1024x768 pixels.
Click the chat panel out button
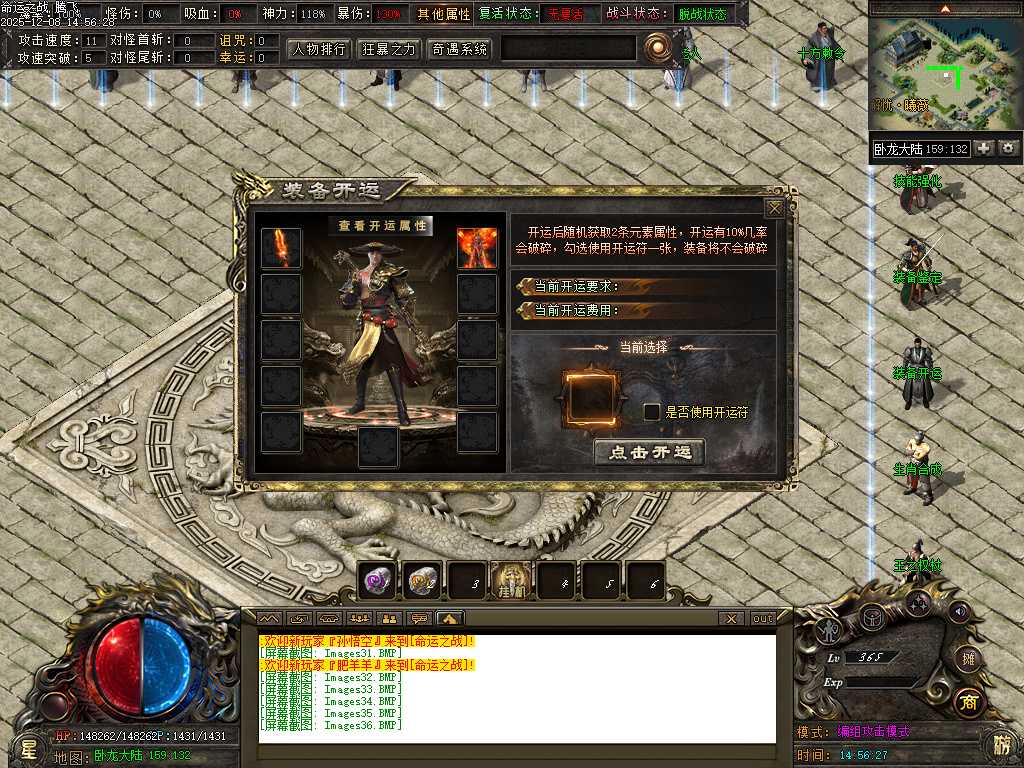click(763, 619)
